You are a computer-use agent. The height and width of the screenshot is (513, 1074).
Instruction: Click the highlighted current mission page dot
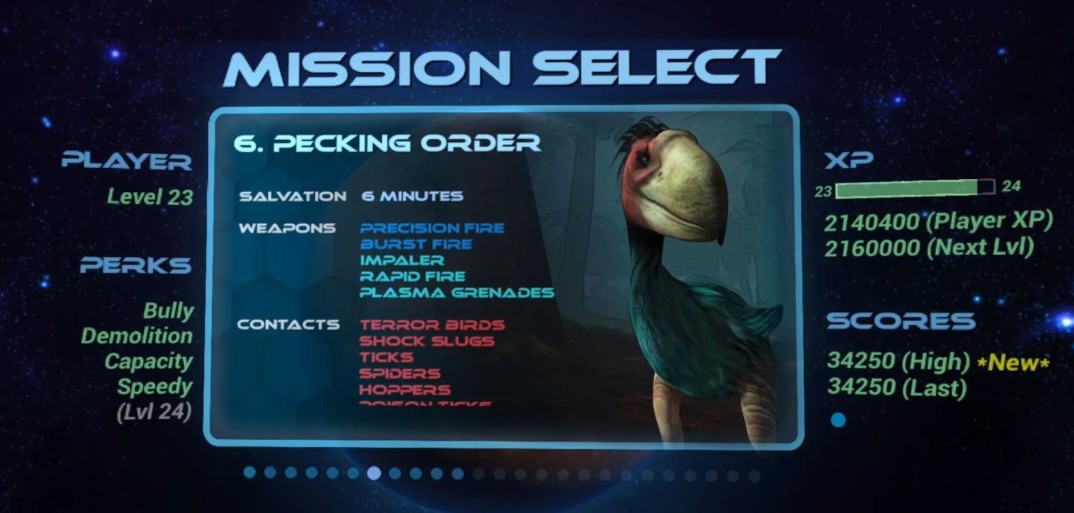pos(374,473)
